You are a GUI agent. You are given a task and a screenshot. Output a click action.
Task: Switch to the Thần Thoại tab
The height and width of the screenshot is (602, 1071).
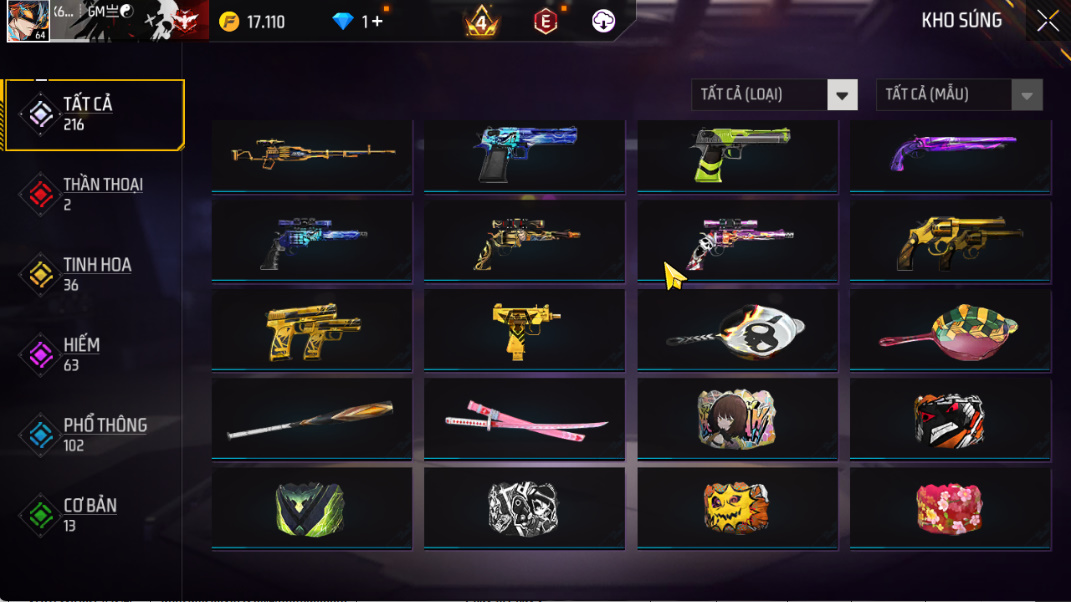tap(94, 194)
